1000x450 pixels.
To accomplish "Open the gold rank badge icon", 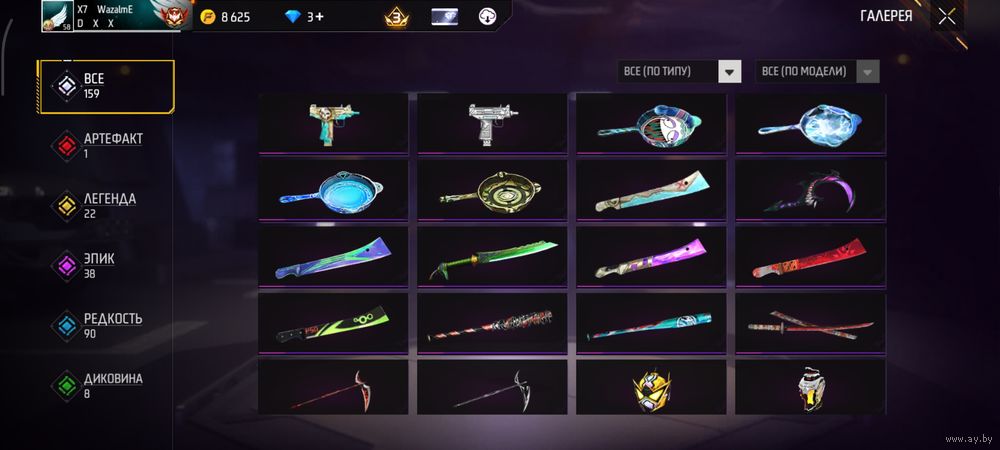I will pos(395,17).
